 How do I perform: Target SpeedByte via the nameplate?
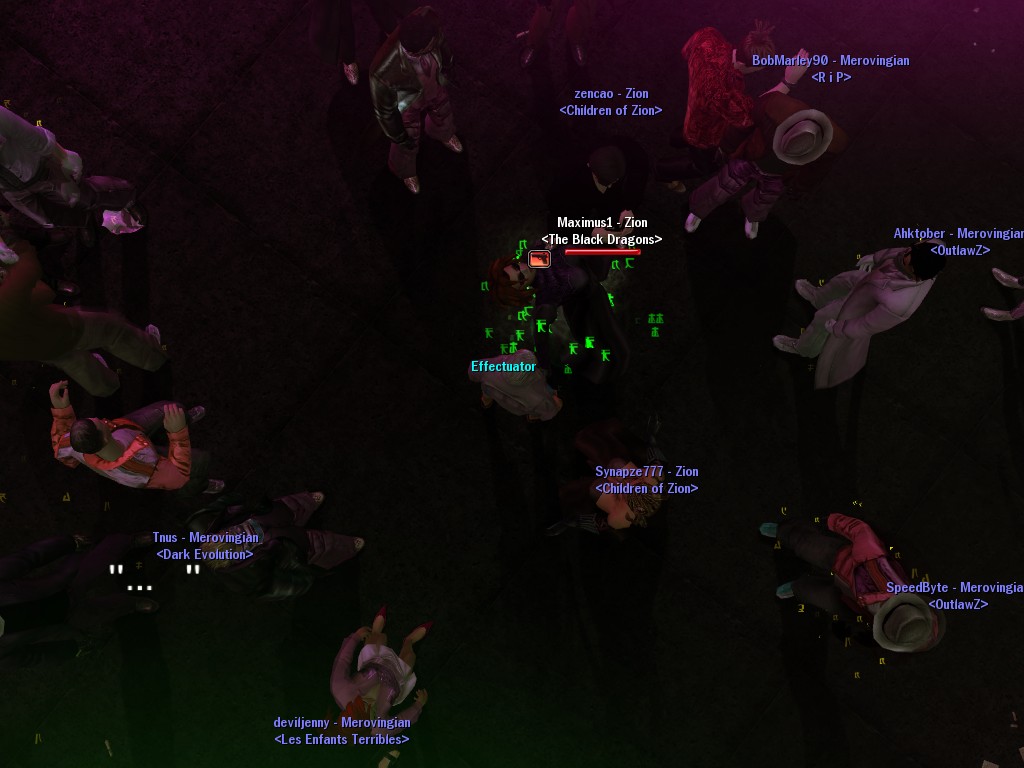(x=953, y=588)
